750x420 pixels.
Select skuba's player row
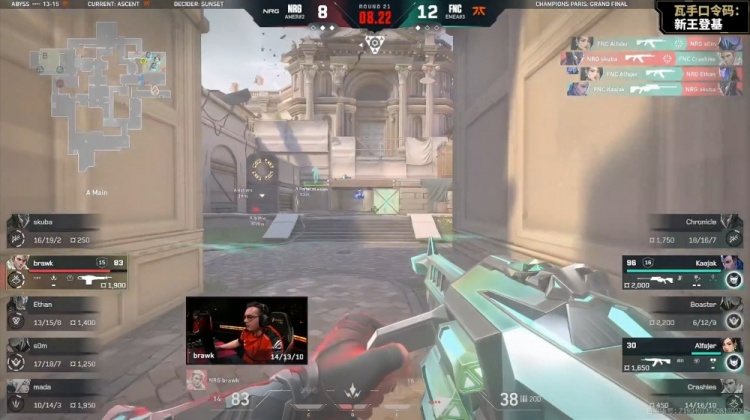point(55,231)
